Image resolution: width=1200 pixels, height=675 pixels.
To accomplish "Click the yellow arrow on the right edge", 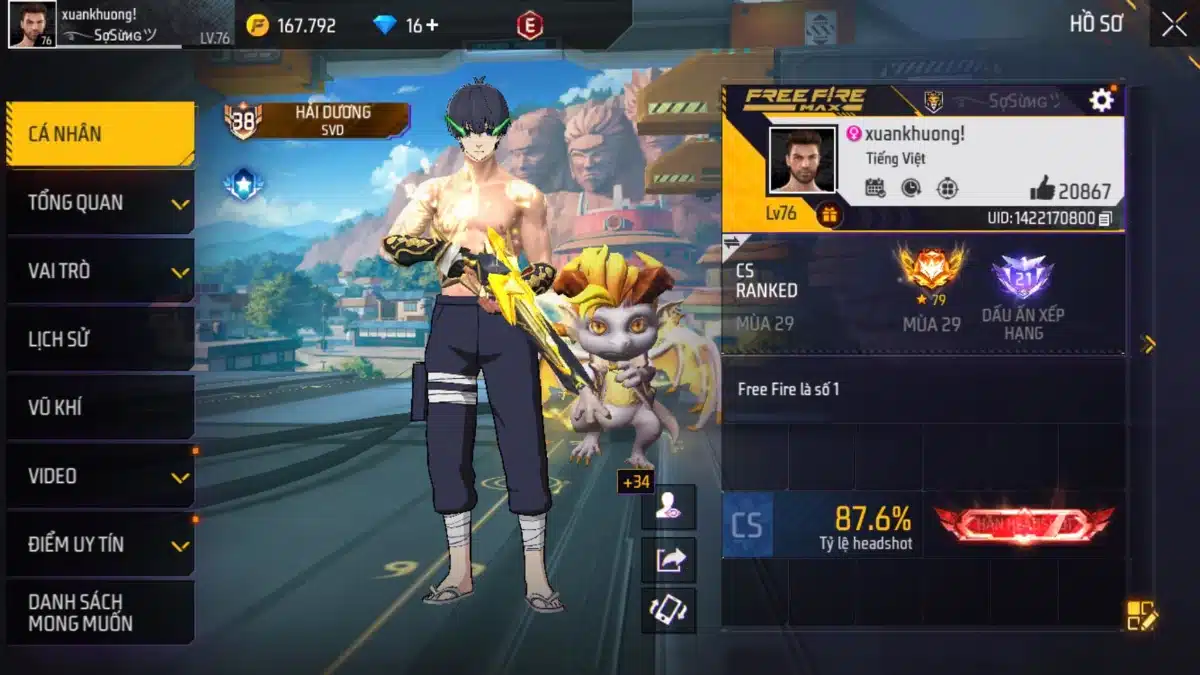I will coord(1148,345).
